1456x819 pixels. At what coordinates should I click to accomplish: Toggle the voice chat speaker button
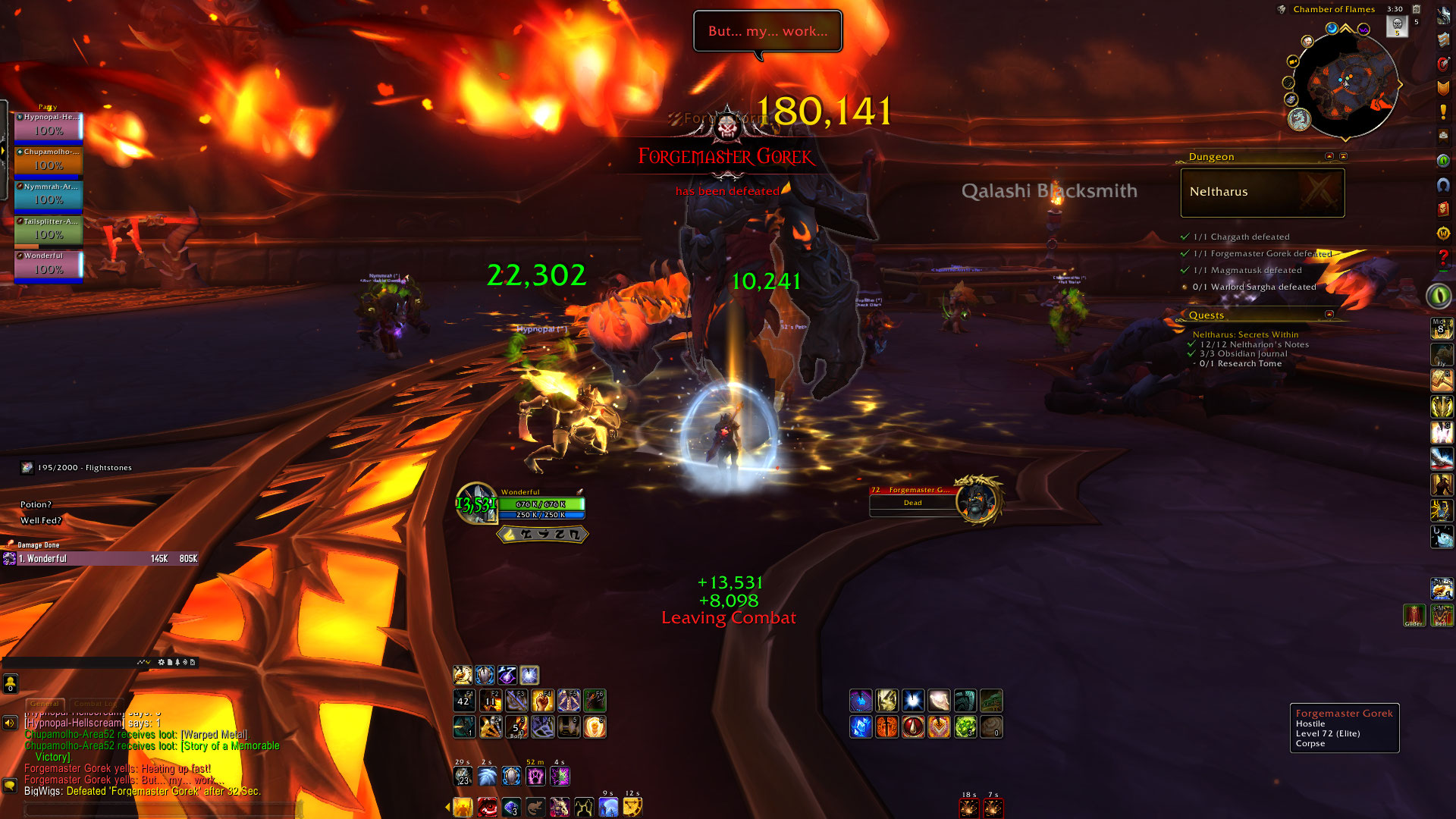coord(10,723)
